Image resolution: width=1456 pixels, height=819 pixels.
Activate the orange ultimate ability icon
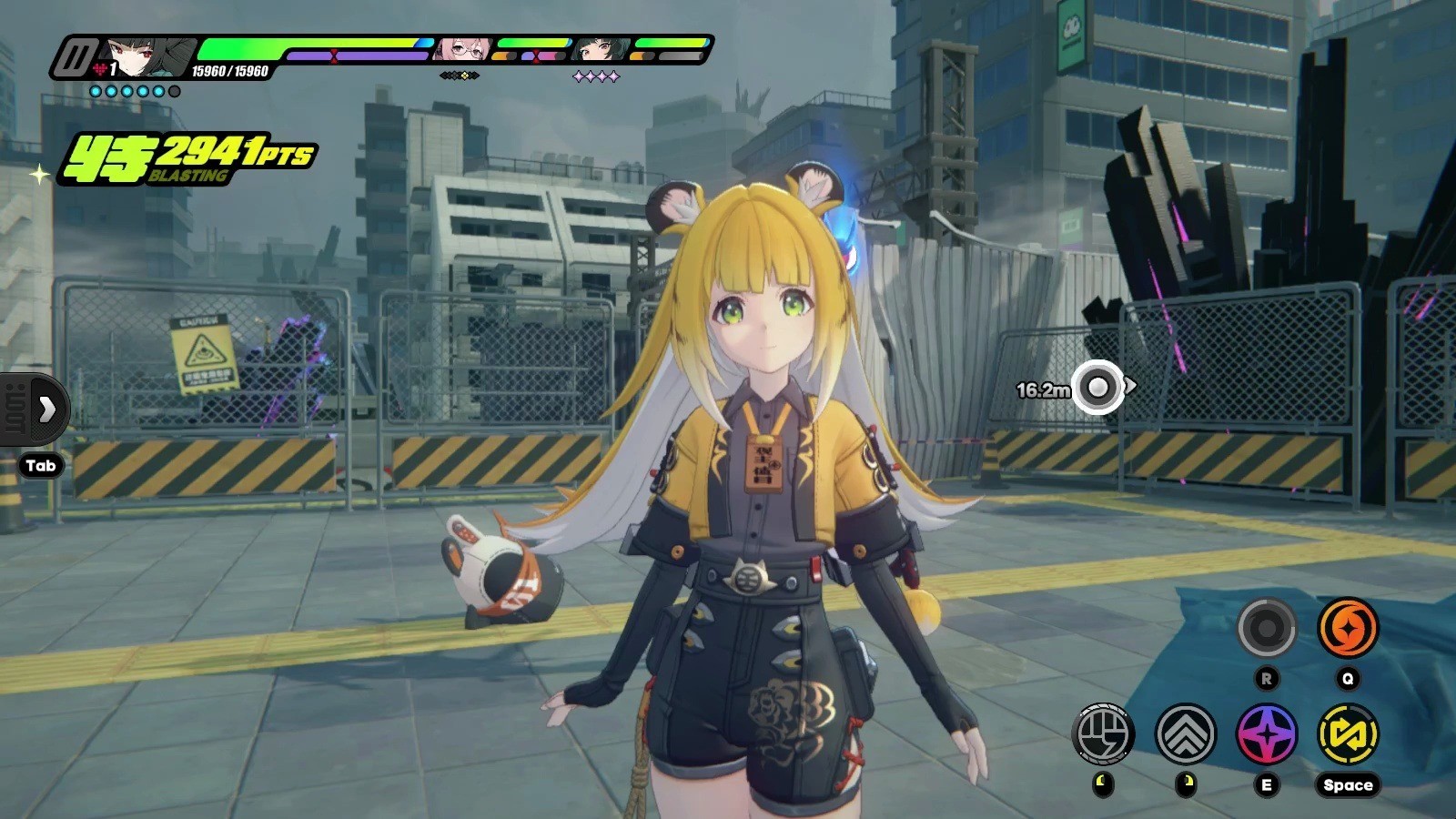tap(1348, 628)
